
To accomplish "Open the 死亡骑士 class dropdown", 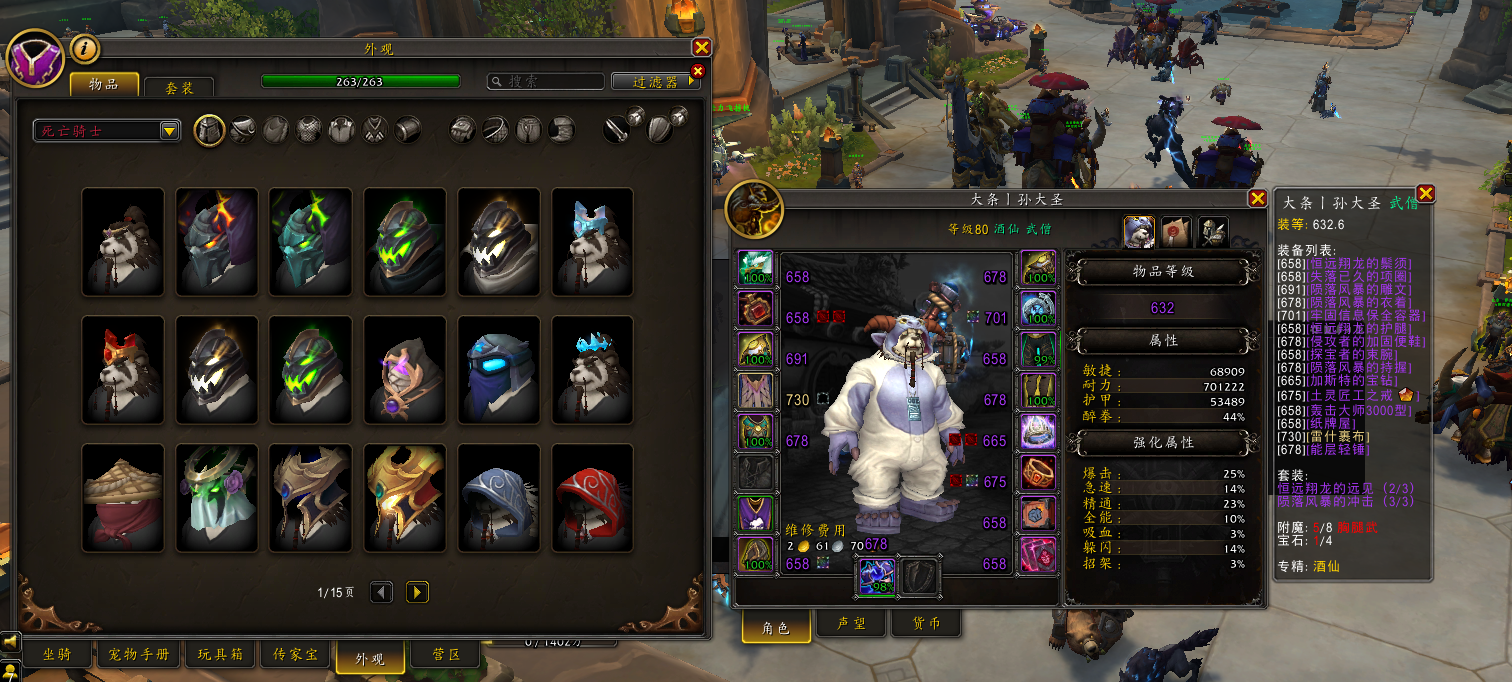I will [107, 130].
